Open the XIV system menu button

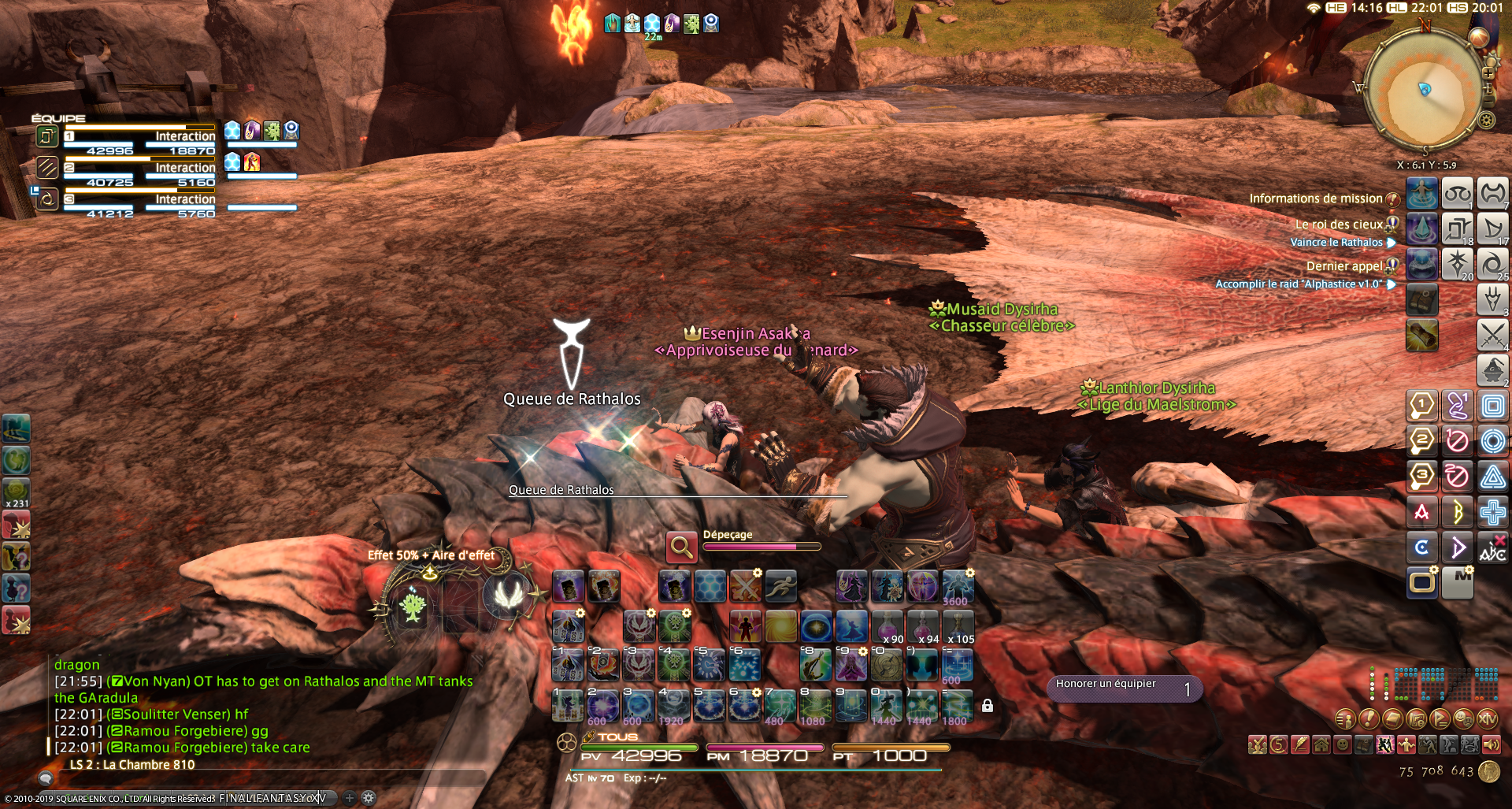[1488, 718]
